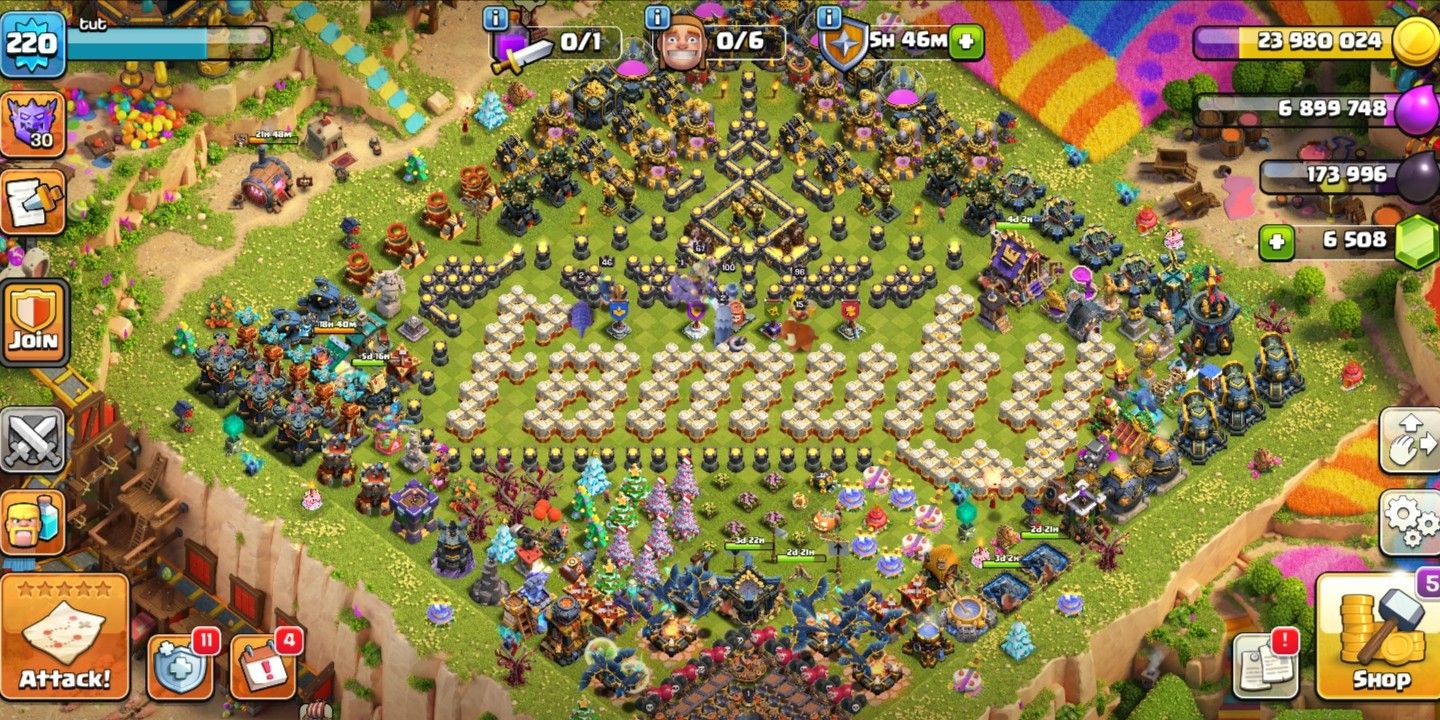Viewport: 1440px width, 720px height.
Task: Show info for the shield timer
Action: 829,17
